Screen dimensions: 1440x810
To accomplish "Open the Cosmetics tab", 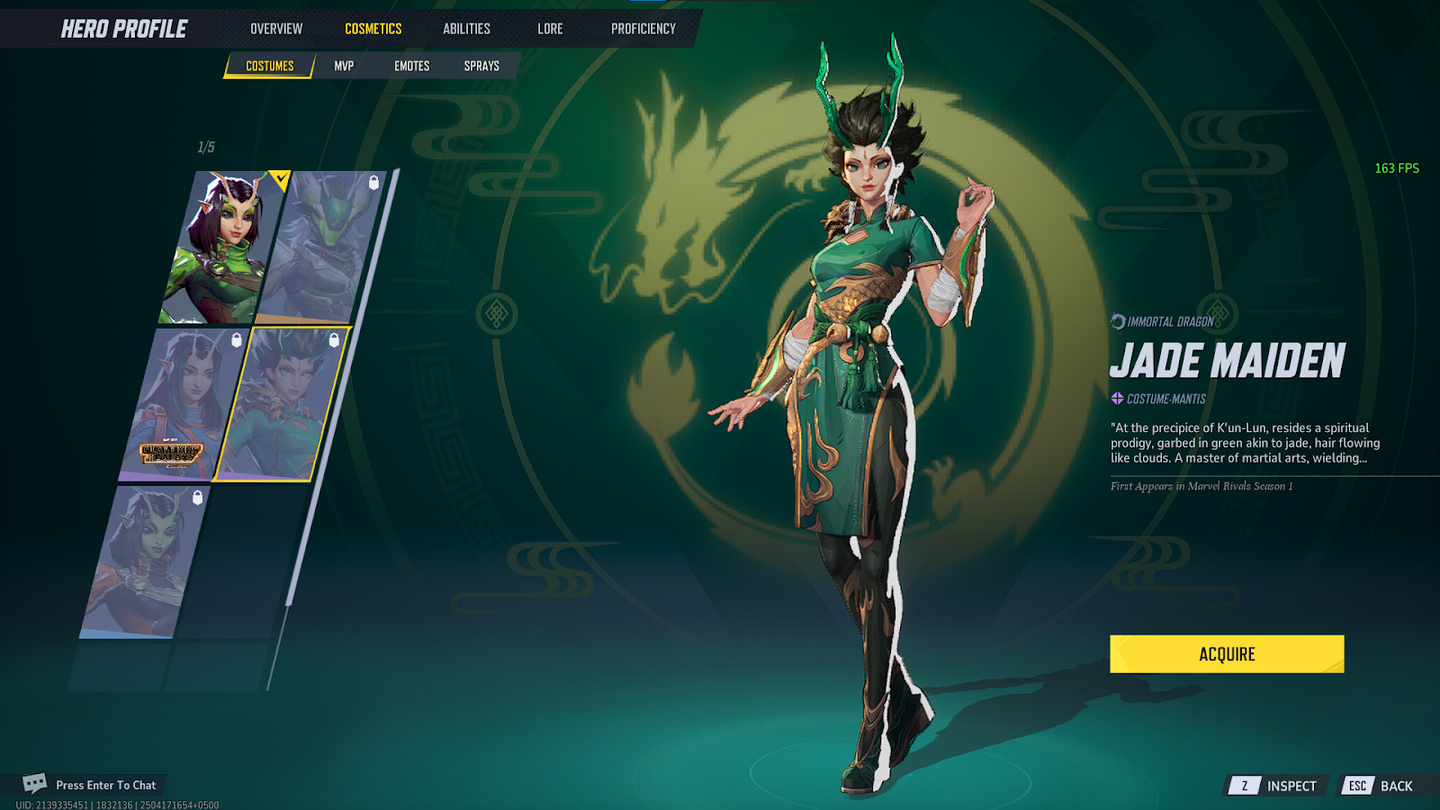I will (373, 29).
